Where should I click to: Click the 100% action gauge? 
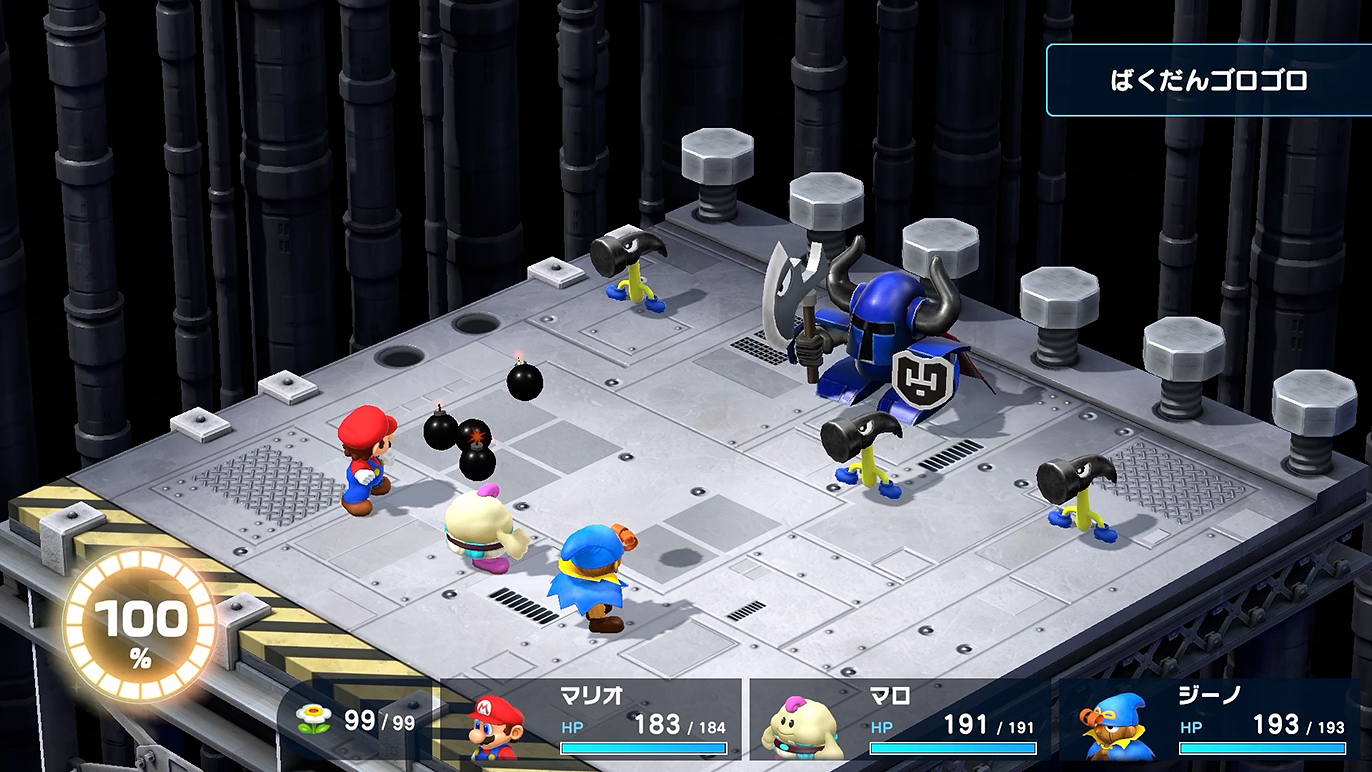[140, 627]
